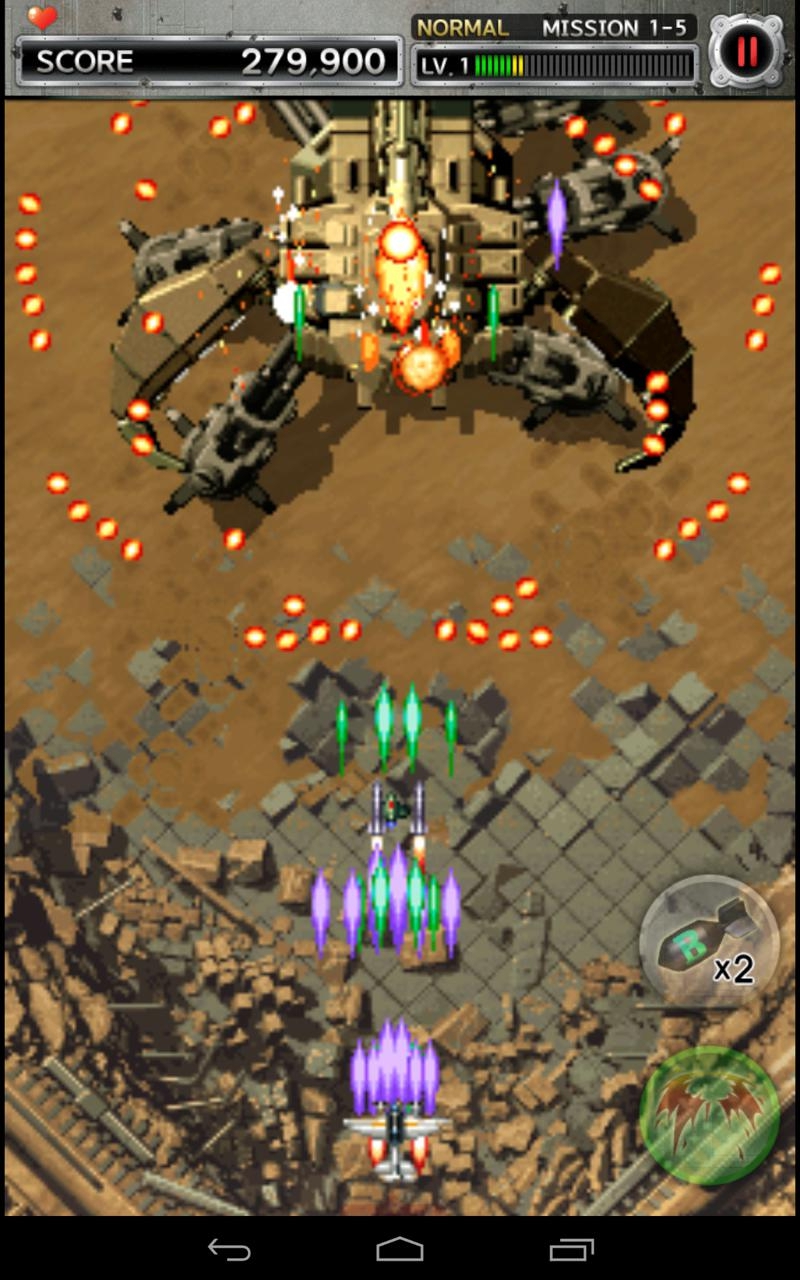This screenshot has height=1280, width=800.
Task: Go to the Android home screen
Action: tap(400, 1249)
